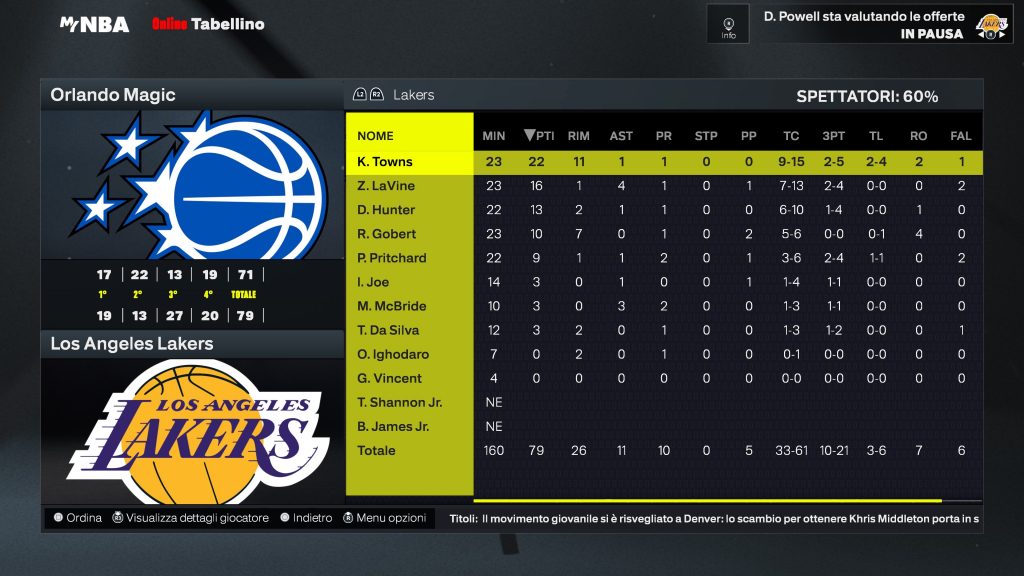Sort table by MIN column
The height and width of the screenshot is (576, 1024).
tap(494, 136)
